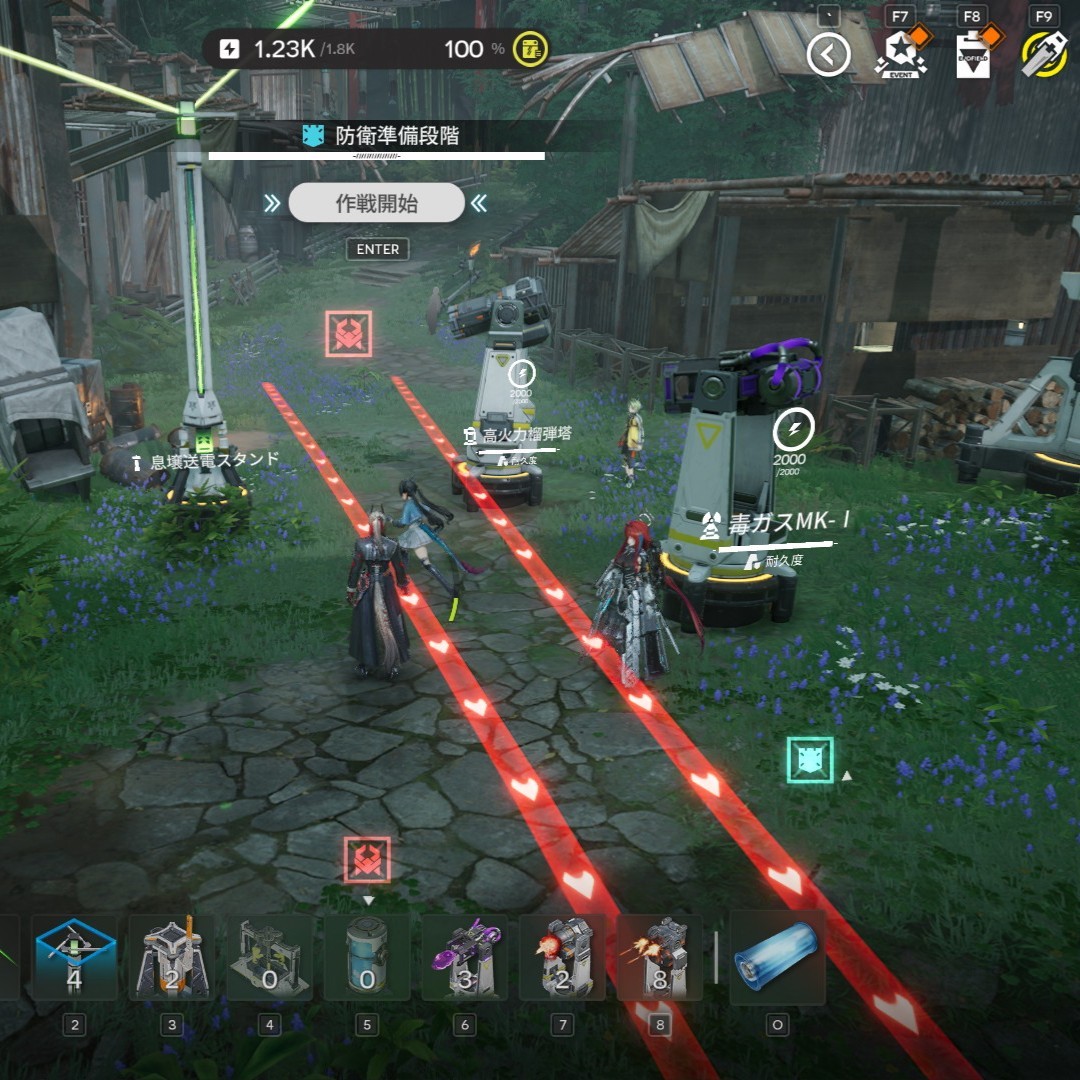Viewport: 1080px width, 1080px height.
Task: Click the yellow battery icon beside 100%
Action: point(529,49)
